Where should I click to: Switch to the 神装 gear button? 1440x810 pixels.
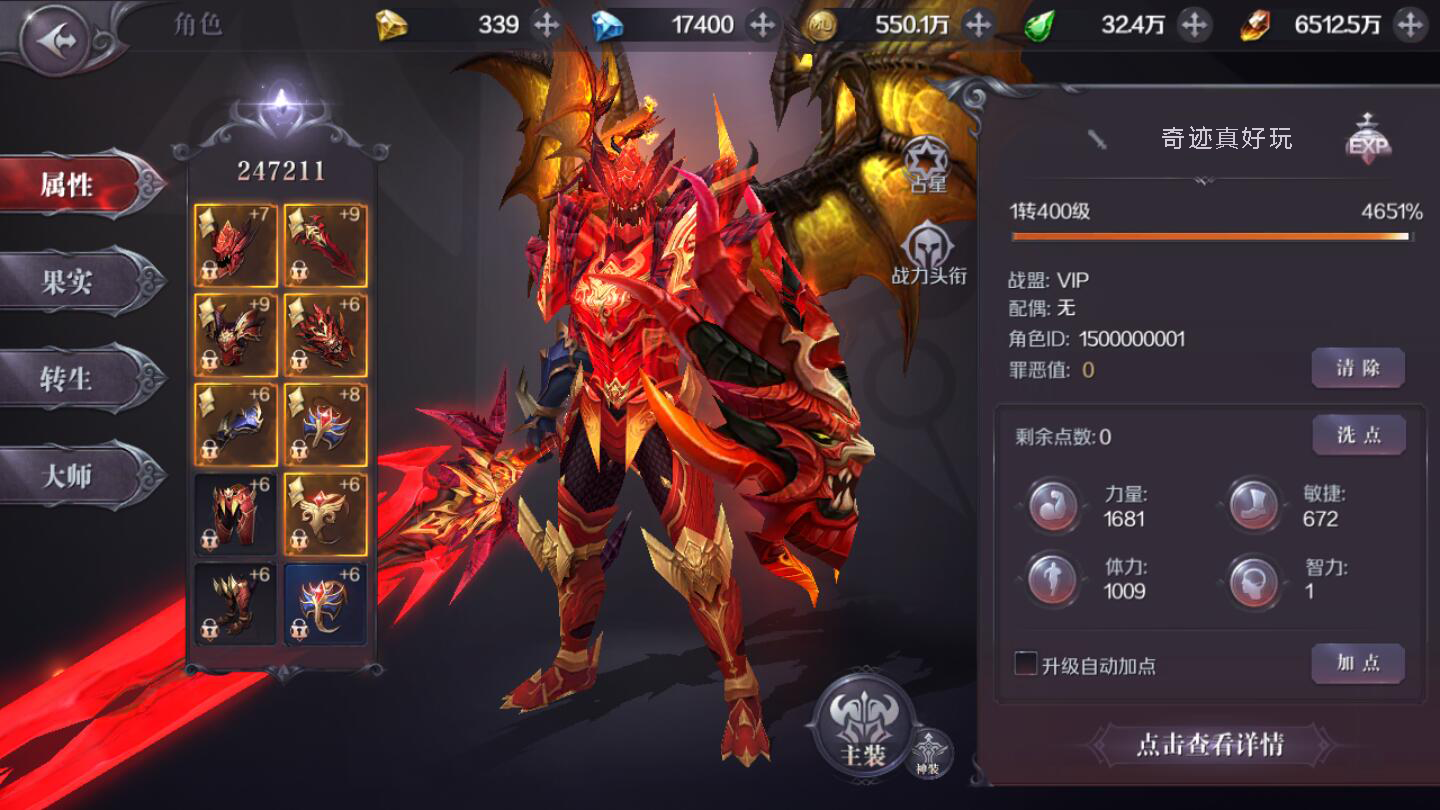[x=928, y=753]
